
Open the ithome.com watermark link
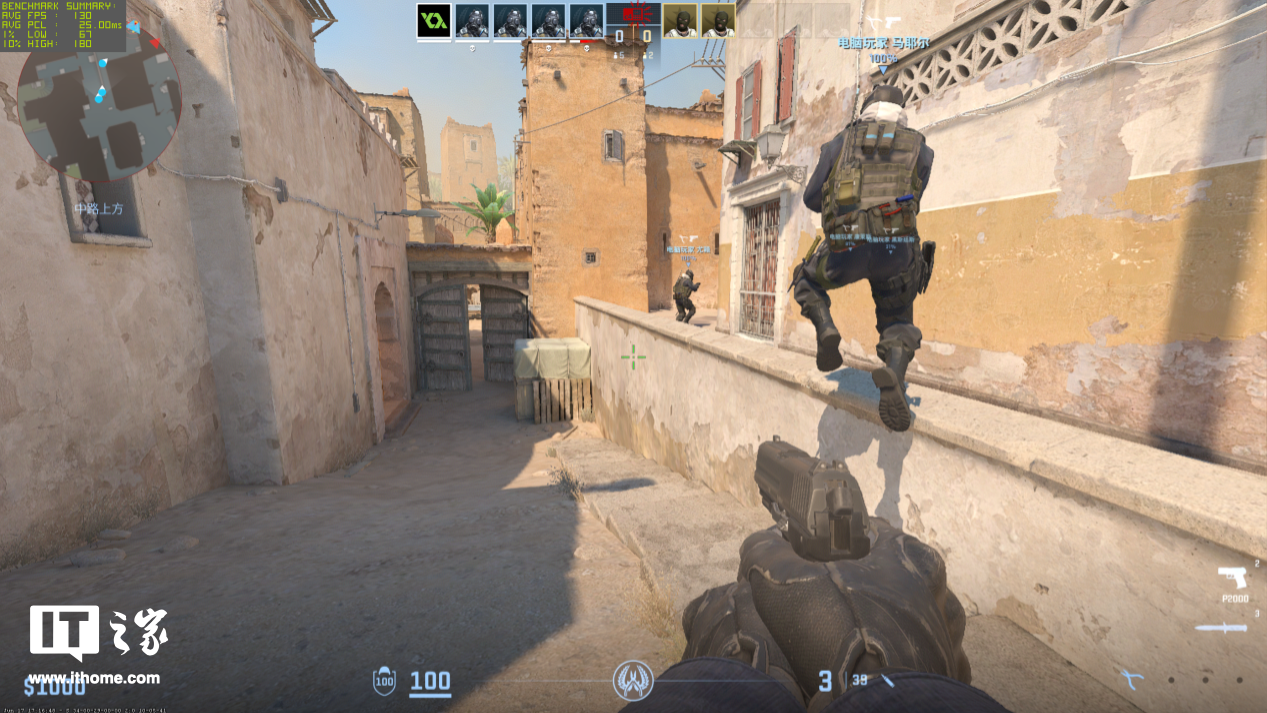pyautogui.click(x=93, y=678)
